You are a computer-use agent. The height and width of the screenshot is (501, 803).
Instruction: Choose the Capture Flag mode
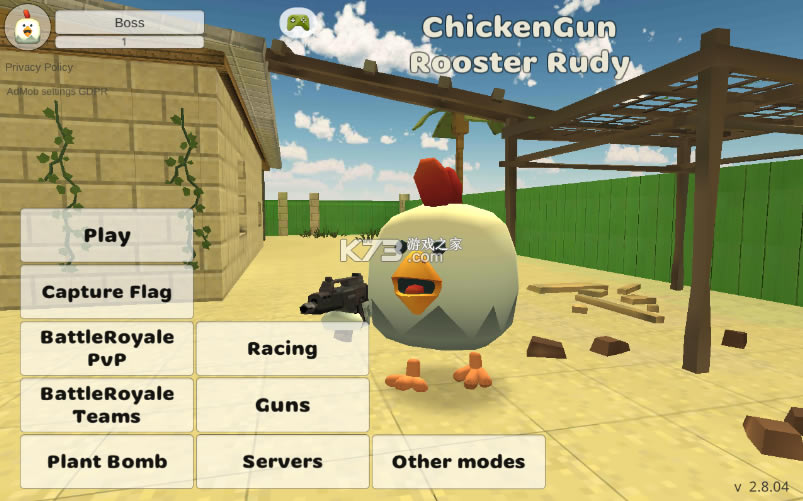coord(107,292)
